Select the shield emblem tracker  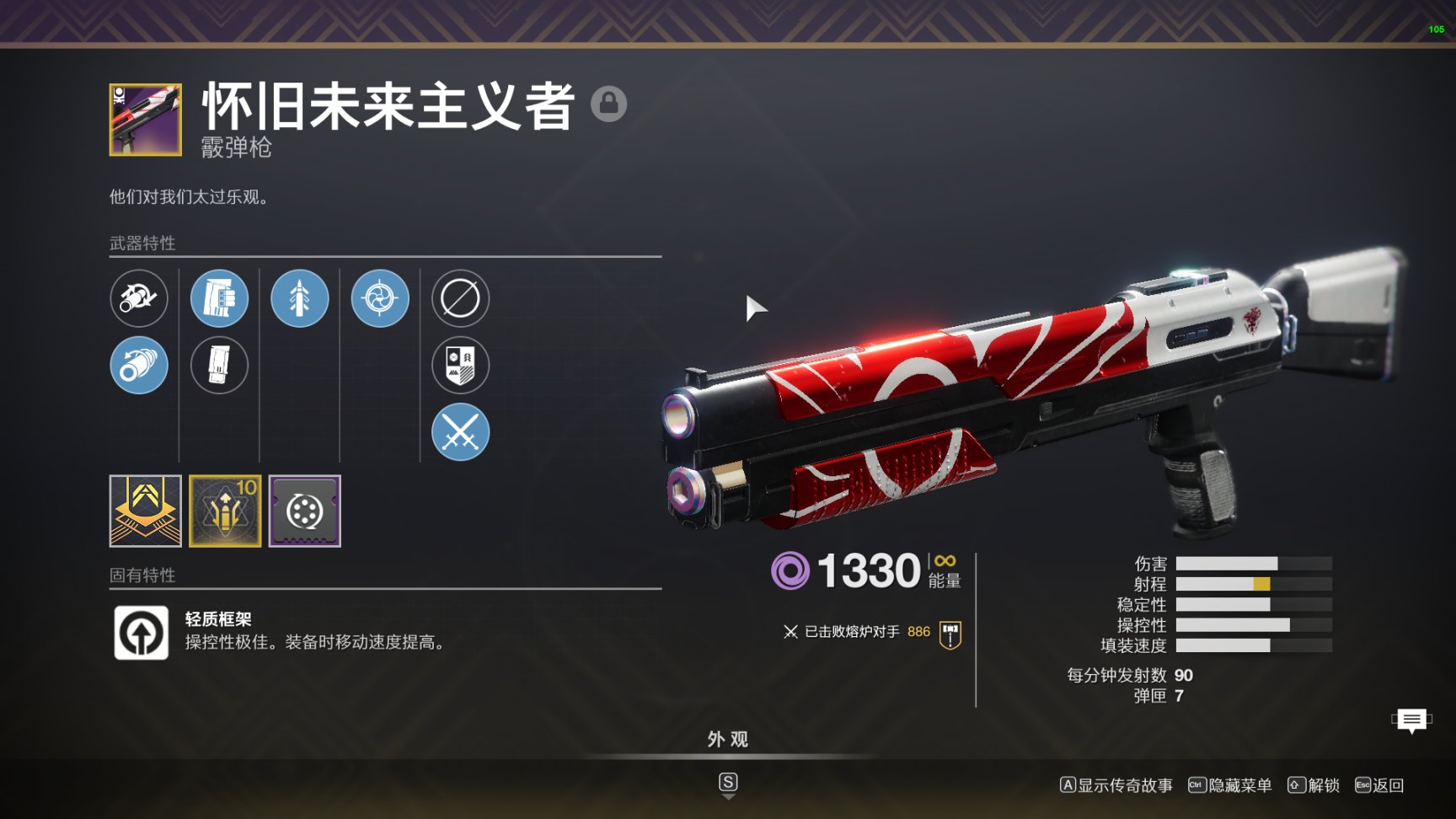coord(460,366)
